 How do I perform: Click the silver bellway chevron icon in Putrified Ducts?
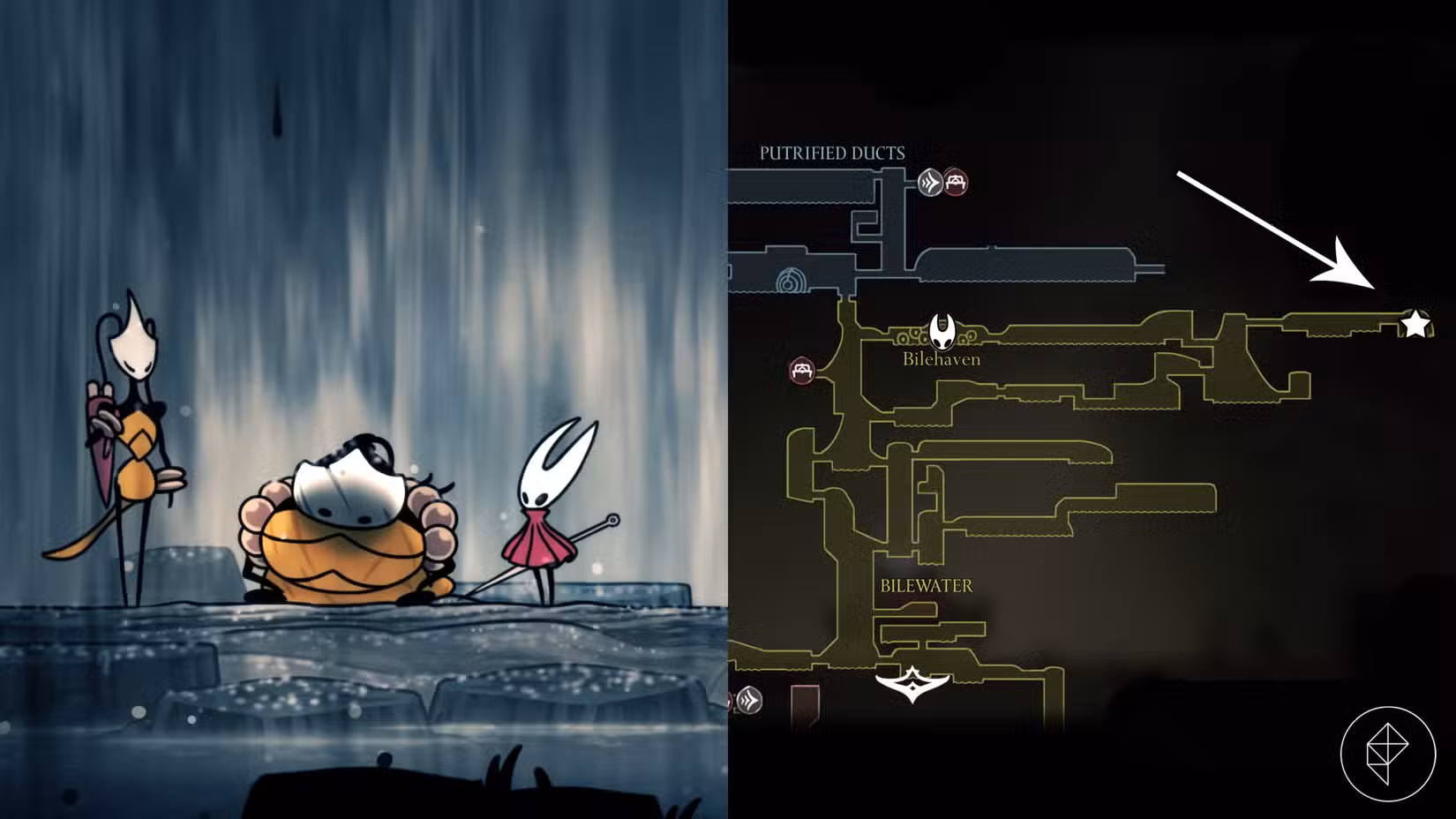point(928,181)
